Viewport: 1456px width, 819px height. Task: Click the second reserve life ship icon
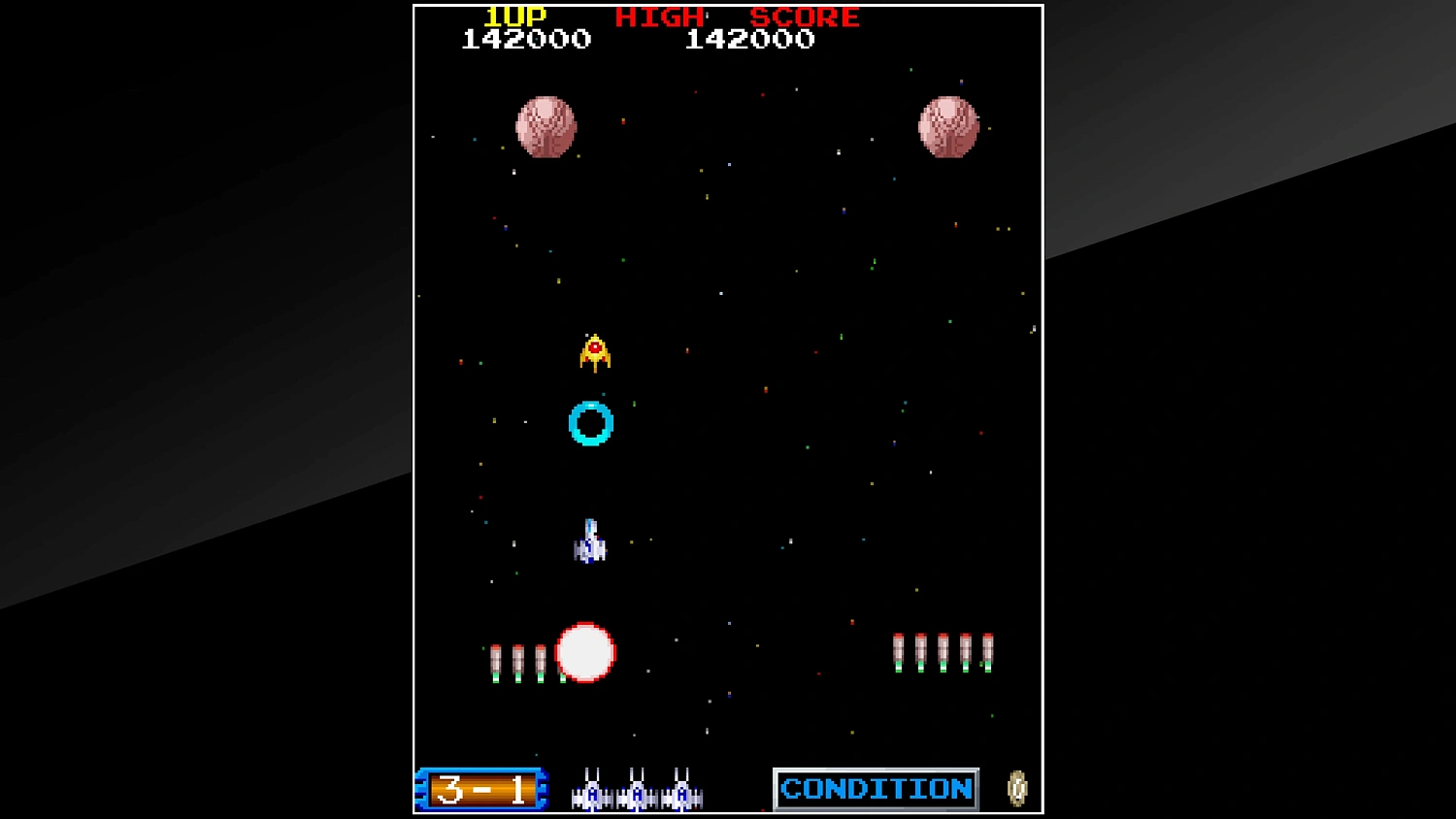[x=637, y=795]
